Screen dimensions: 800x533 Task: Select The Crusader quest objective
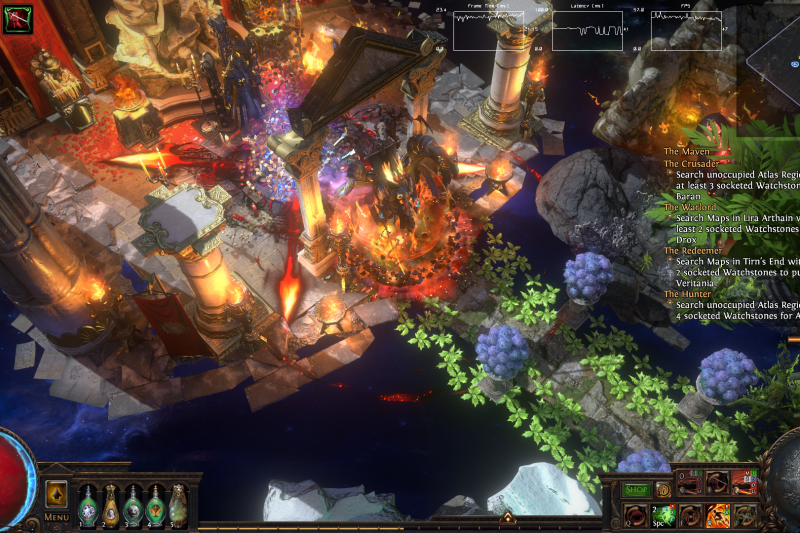coord(690,163)
